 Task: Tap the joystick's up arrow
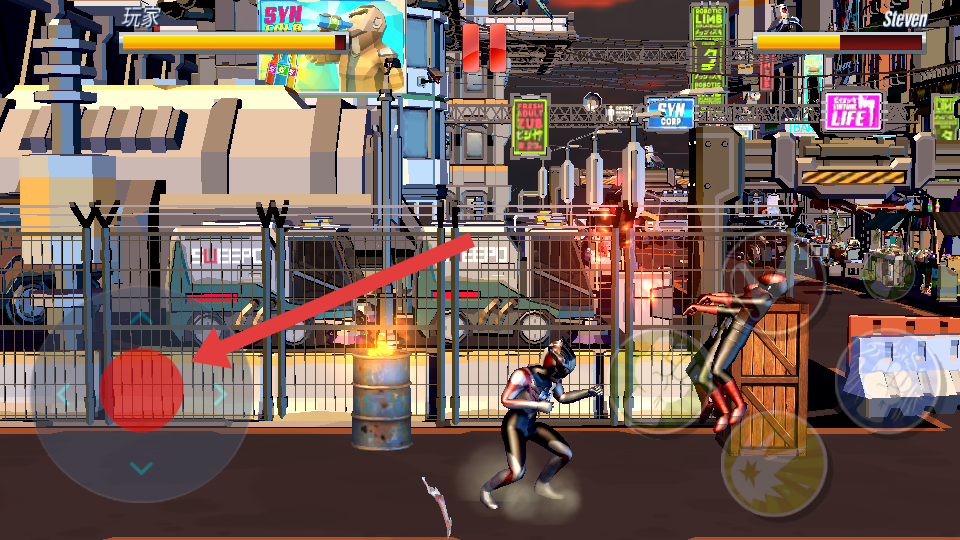[x=142, y=318]
